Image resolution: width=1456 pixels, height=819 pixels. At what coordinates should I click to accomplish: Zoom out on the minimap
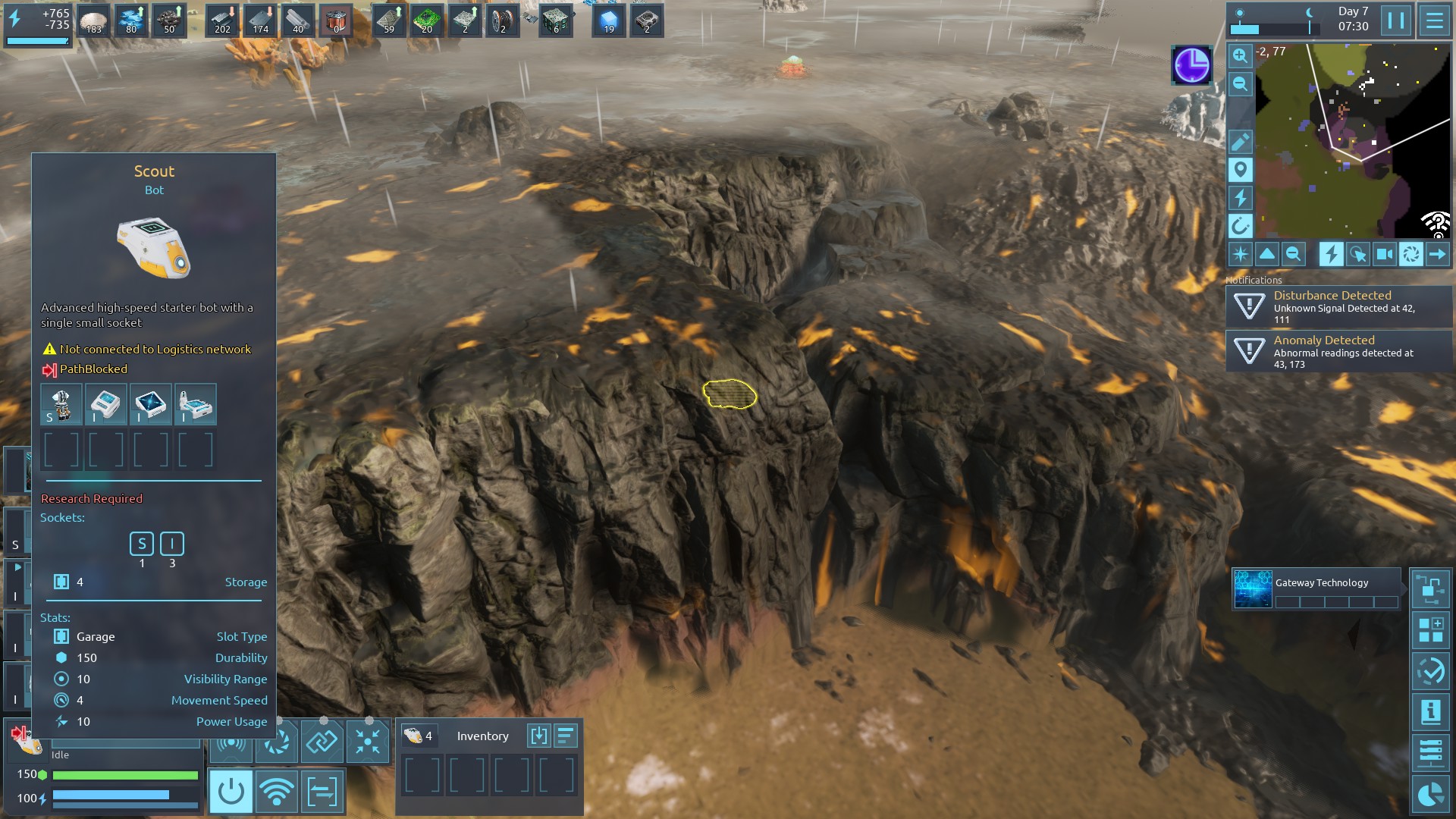pyautogui.click(x=1240, y=83)
